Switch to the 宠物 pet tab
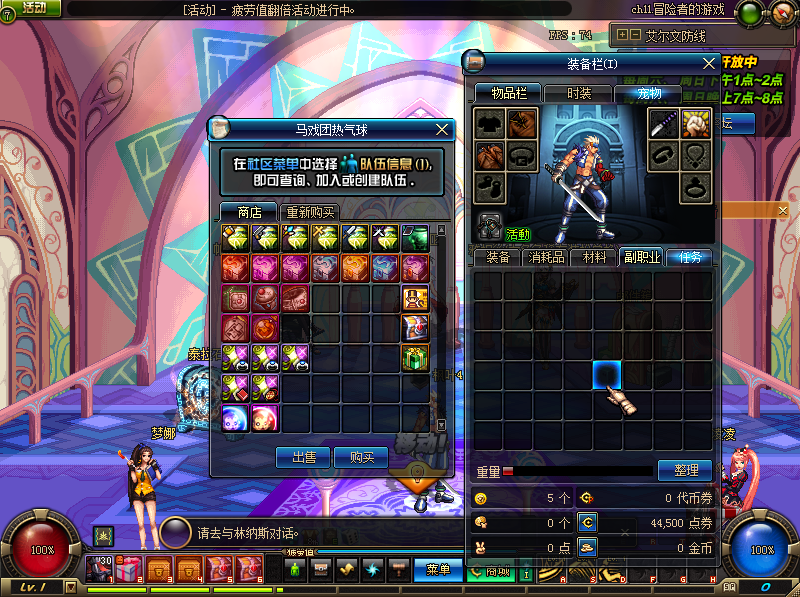The height and width of the screenshot is (597, 800). click(x=646, y=93)
